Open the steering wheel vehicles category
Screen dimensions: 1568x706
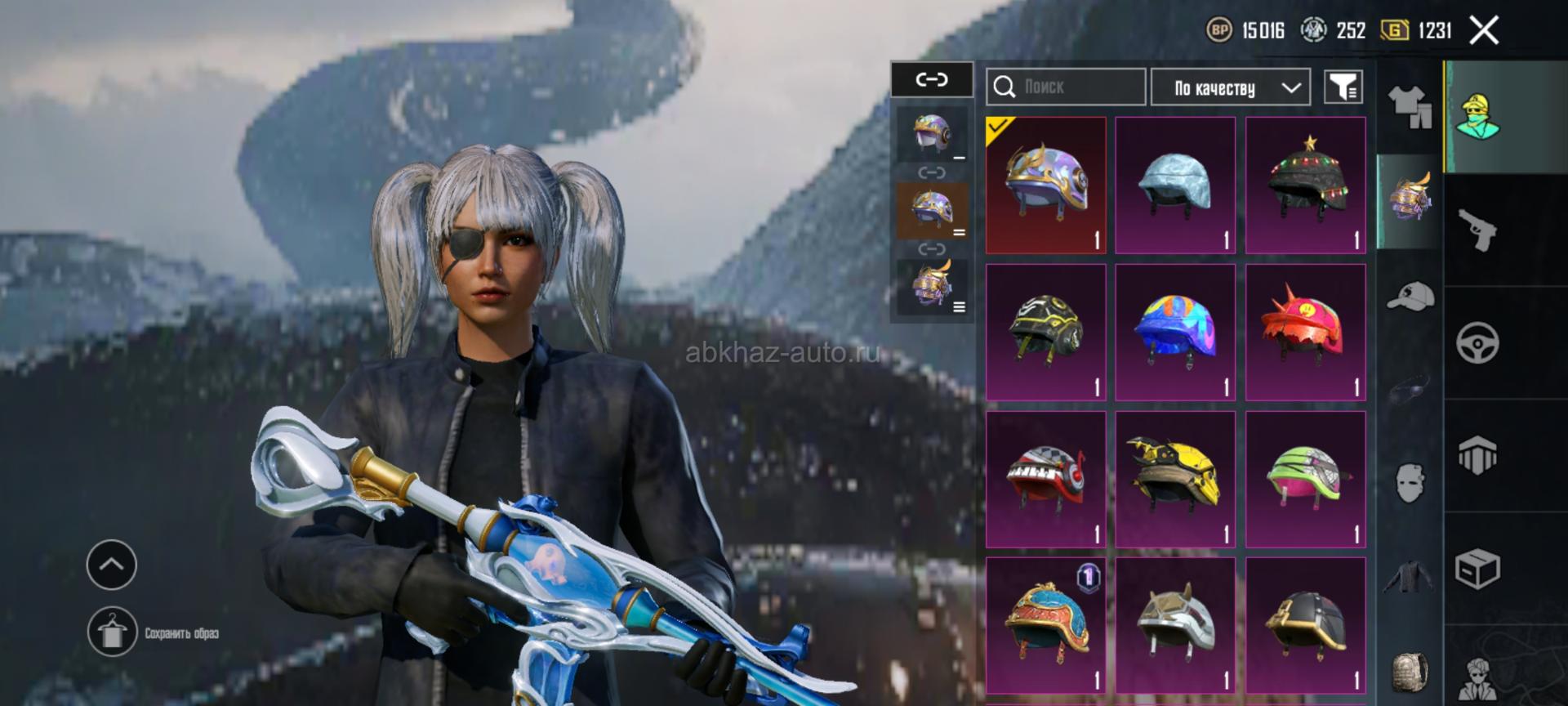click(1477, 342)
